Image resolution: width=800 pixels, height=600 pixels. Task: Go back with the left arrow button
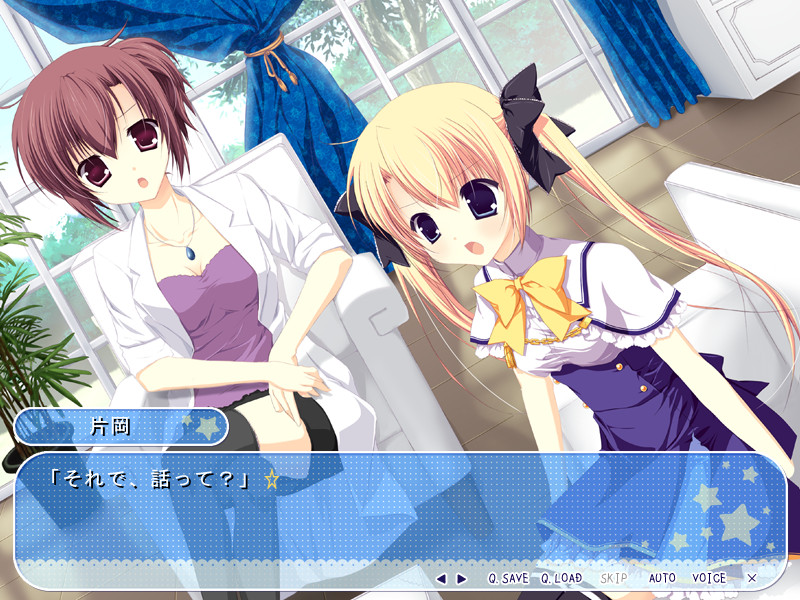(x=441, y=578)
